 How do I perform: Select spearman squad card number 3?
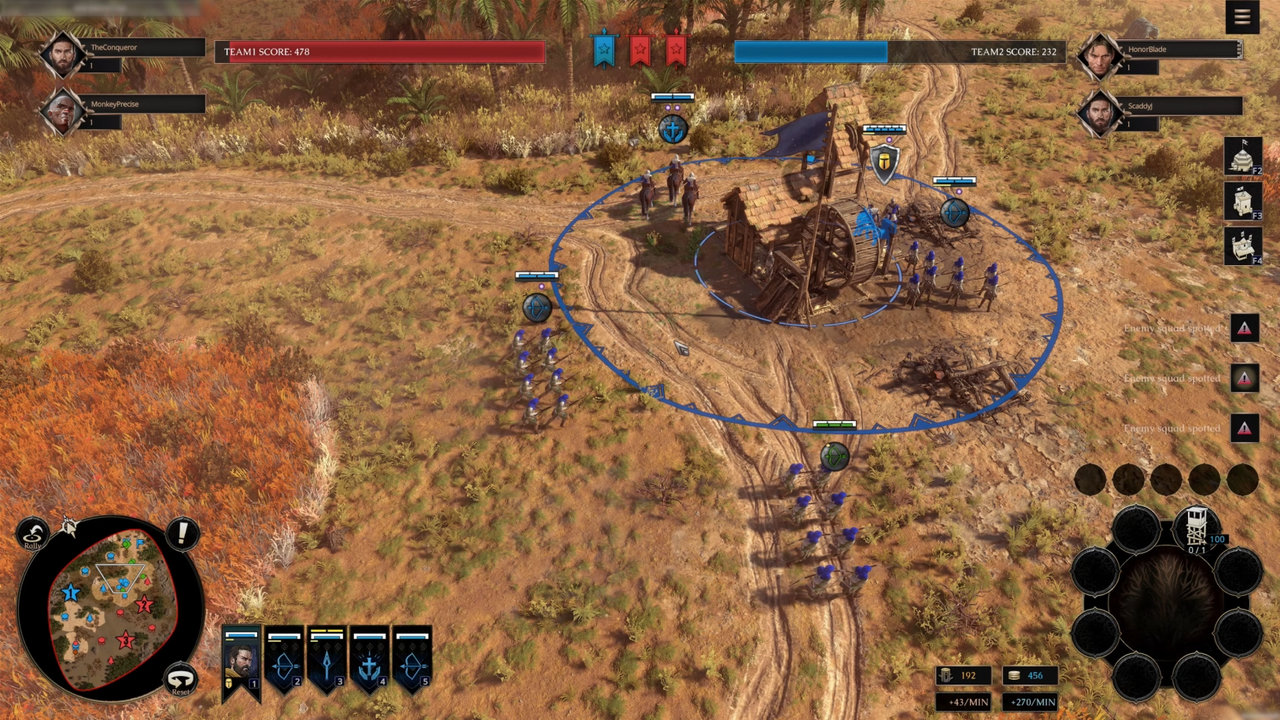click(327, 661)
